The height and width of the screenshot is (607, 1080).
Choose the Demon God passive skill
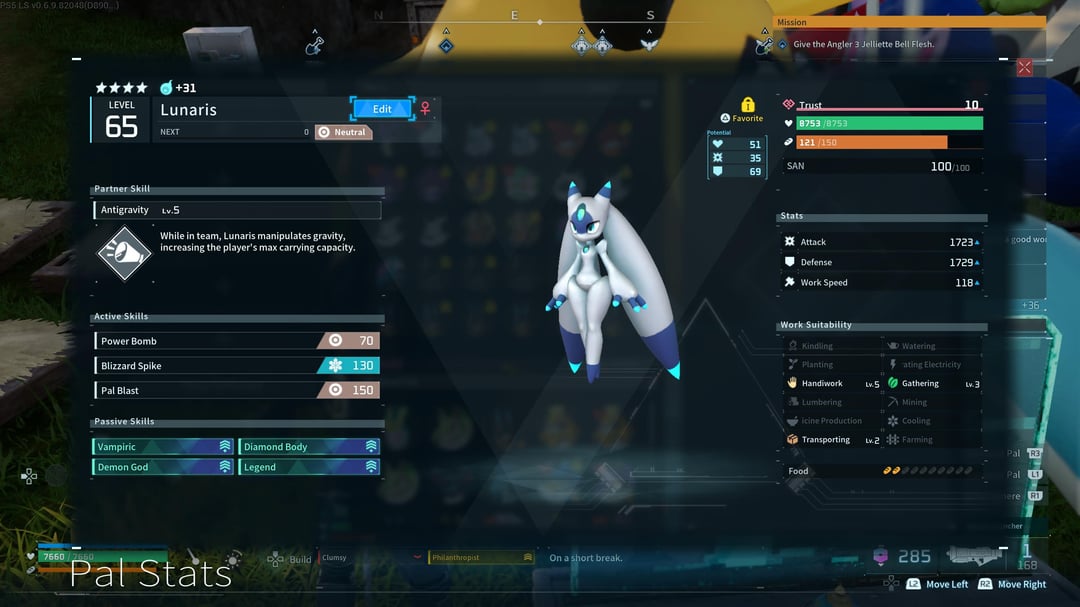coord(163,467)
